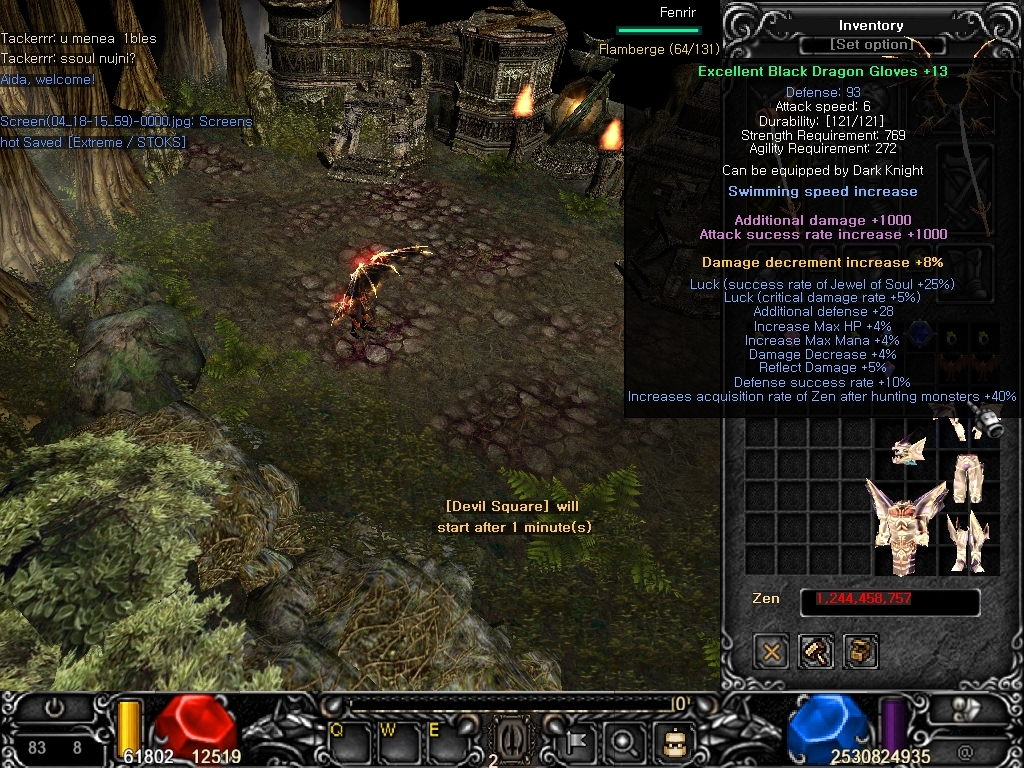Image resolution: width=1024 pixels, height=768 pixels.
Task: Open the character face icon button
Action: pyautogui.click(x=672, y=742)
